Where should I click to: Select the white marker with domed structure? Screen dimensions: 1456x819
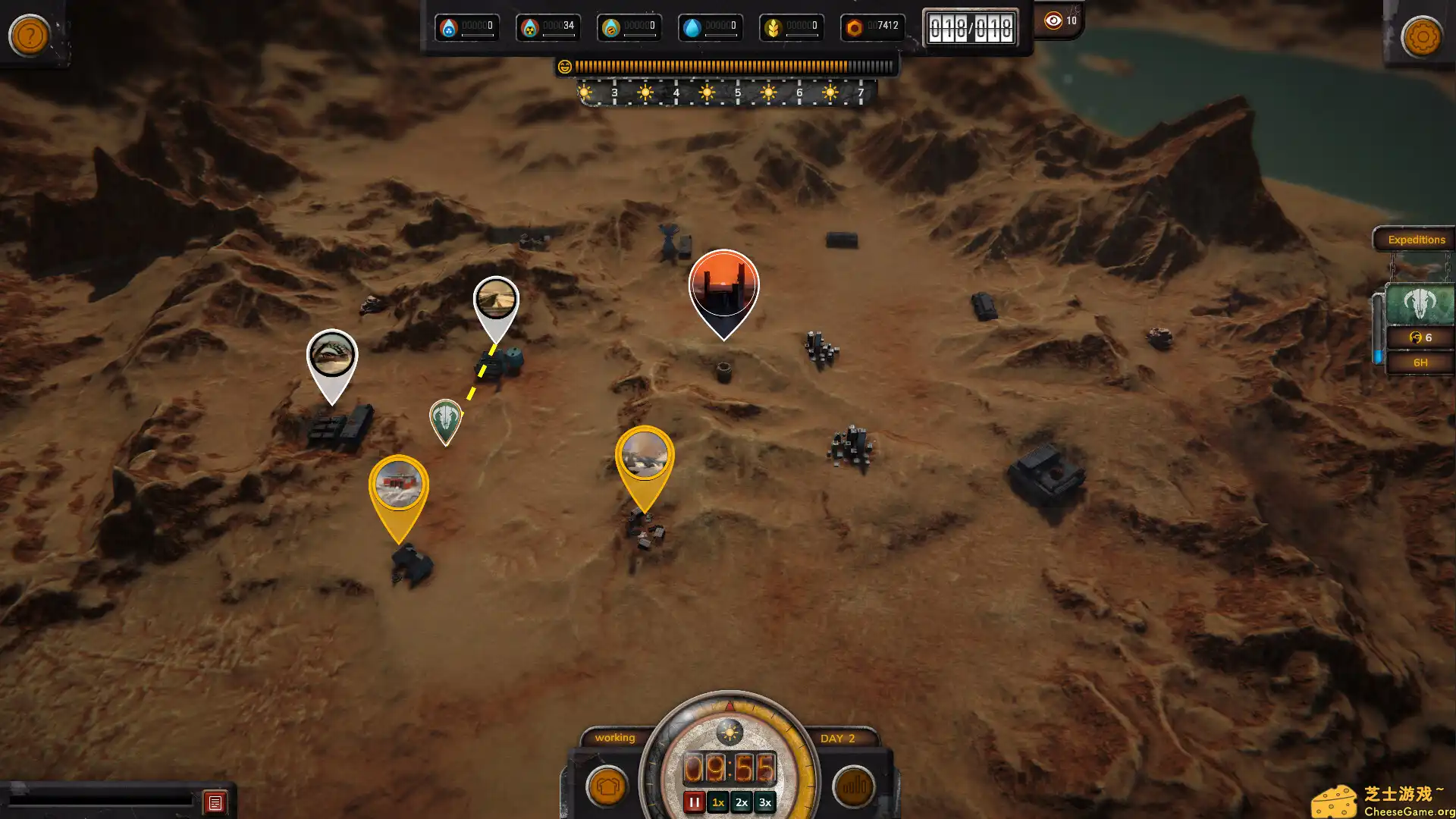click(x=331, y=355)
